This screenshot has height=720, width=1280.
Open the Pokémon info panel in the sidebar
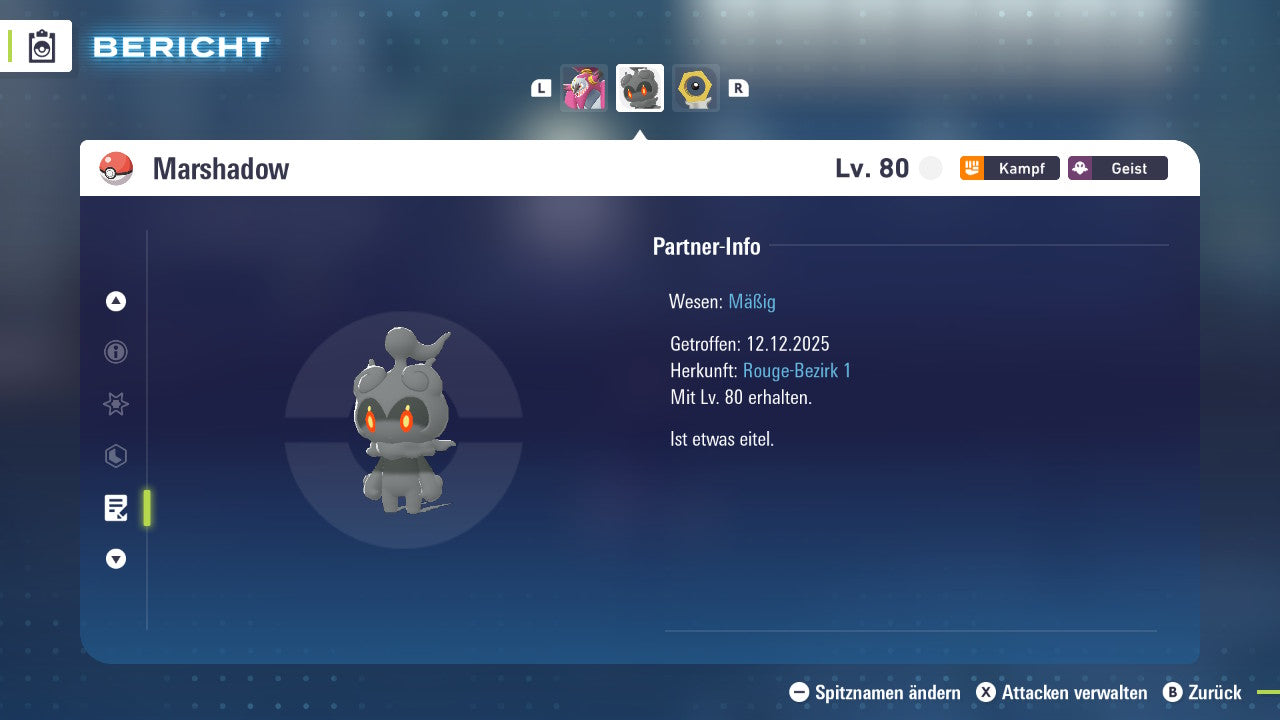(115, 352)
